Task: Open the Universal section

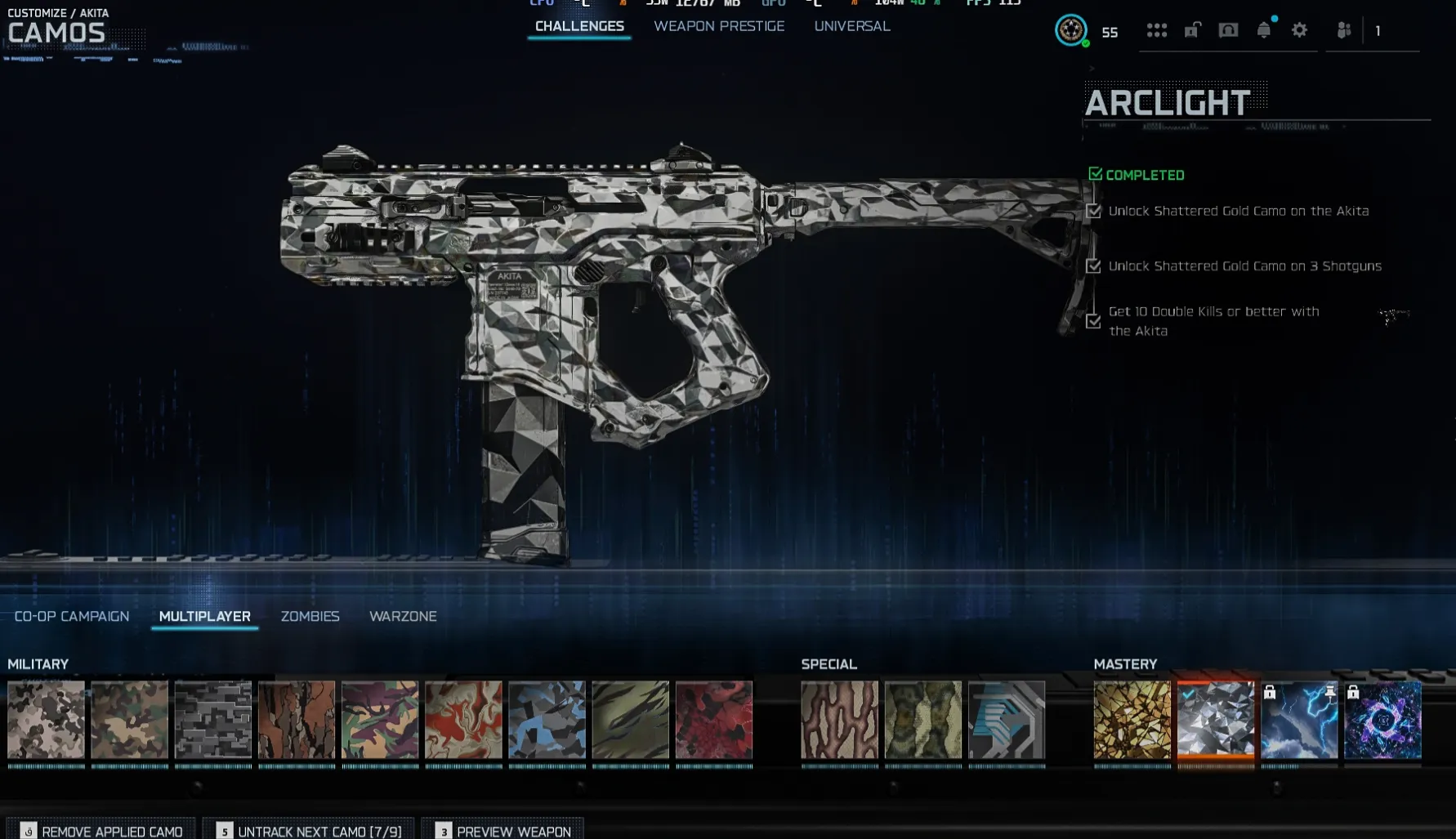Action: [851, 25]
